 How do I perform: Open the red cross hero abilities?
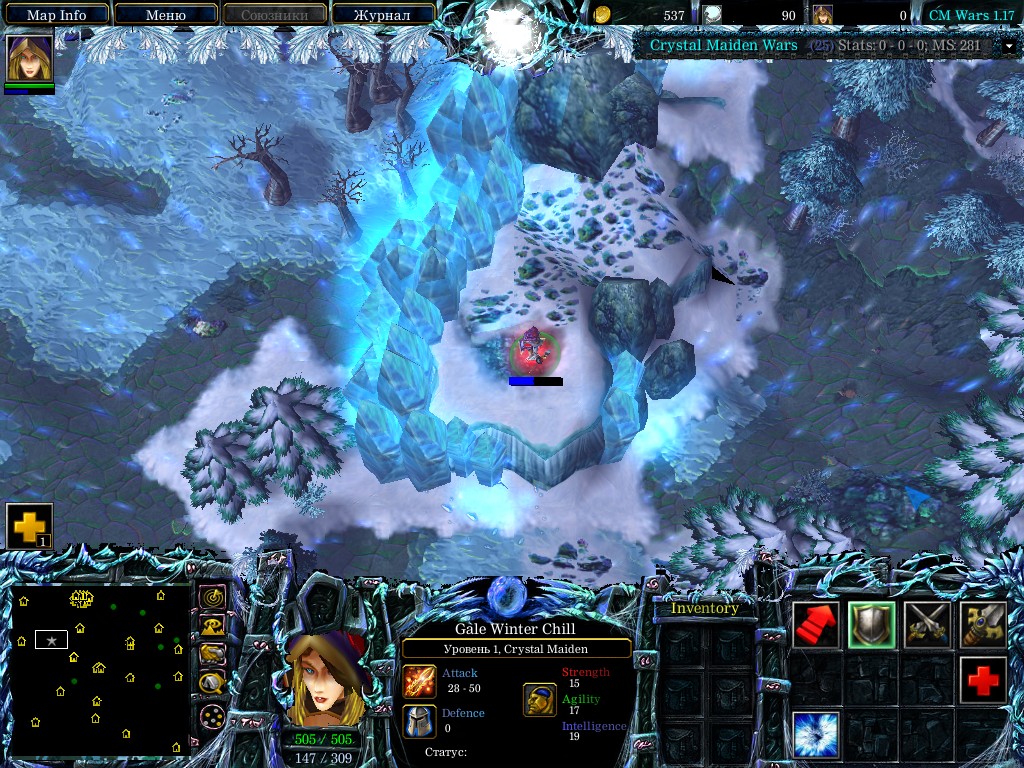[983, 680]
